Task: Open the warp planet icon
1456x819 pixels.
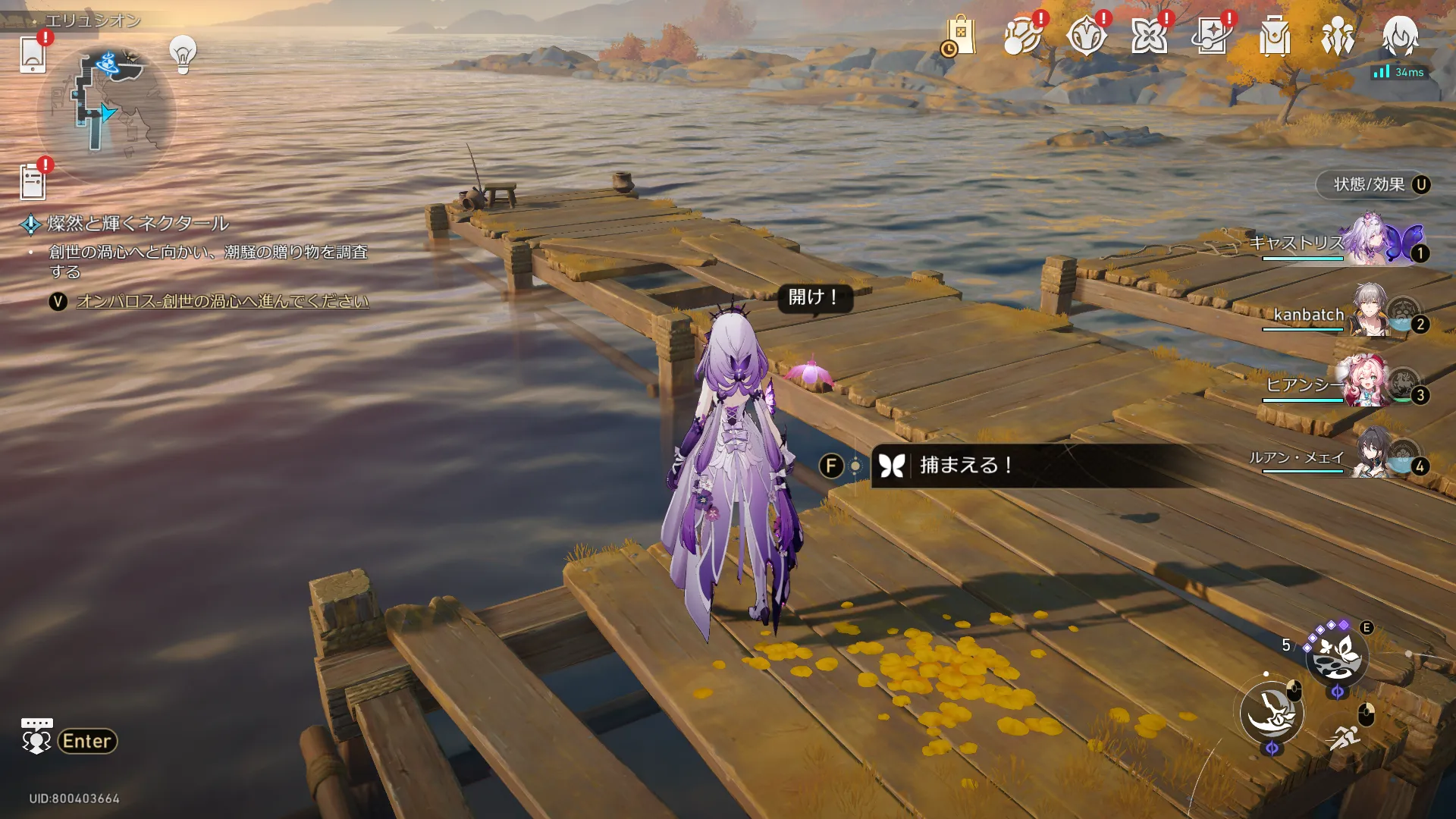Action: click(x=1021, y=36)
